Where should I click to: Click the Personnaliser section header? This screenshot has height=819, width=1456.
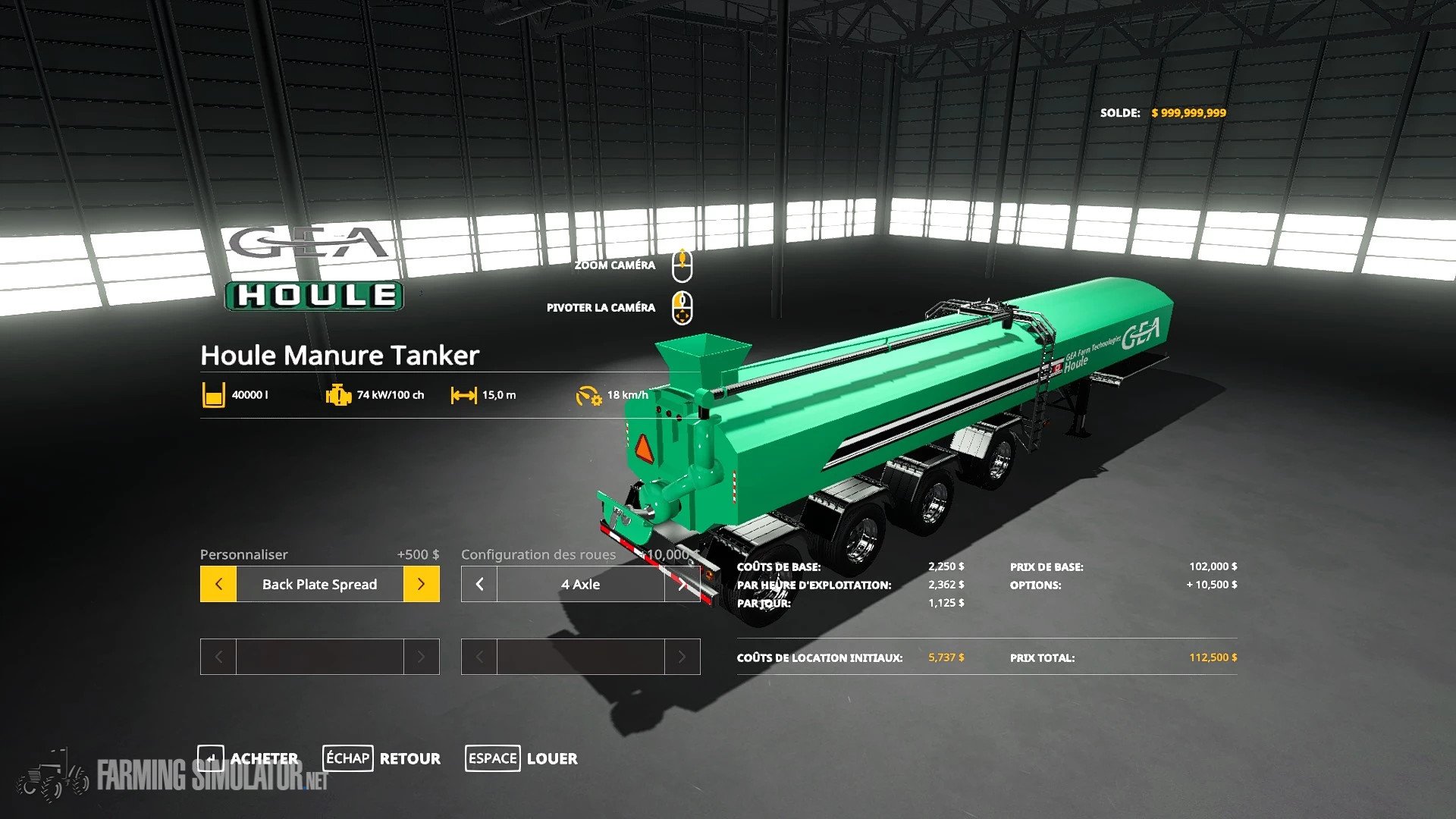click(244, 554)
